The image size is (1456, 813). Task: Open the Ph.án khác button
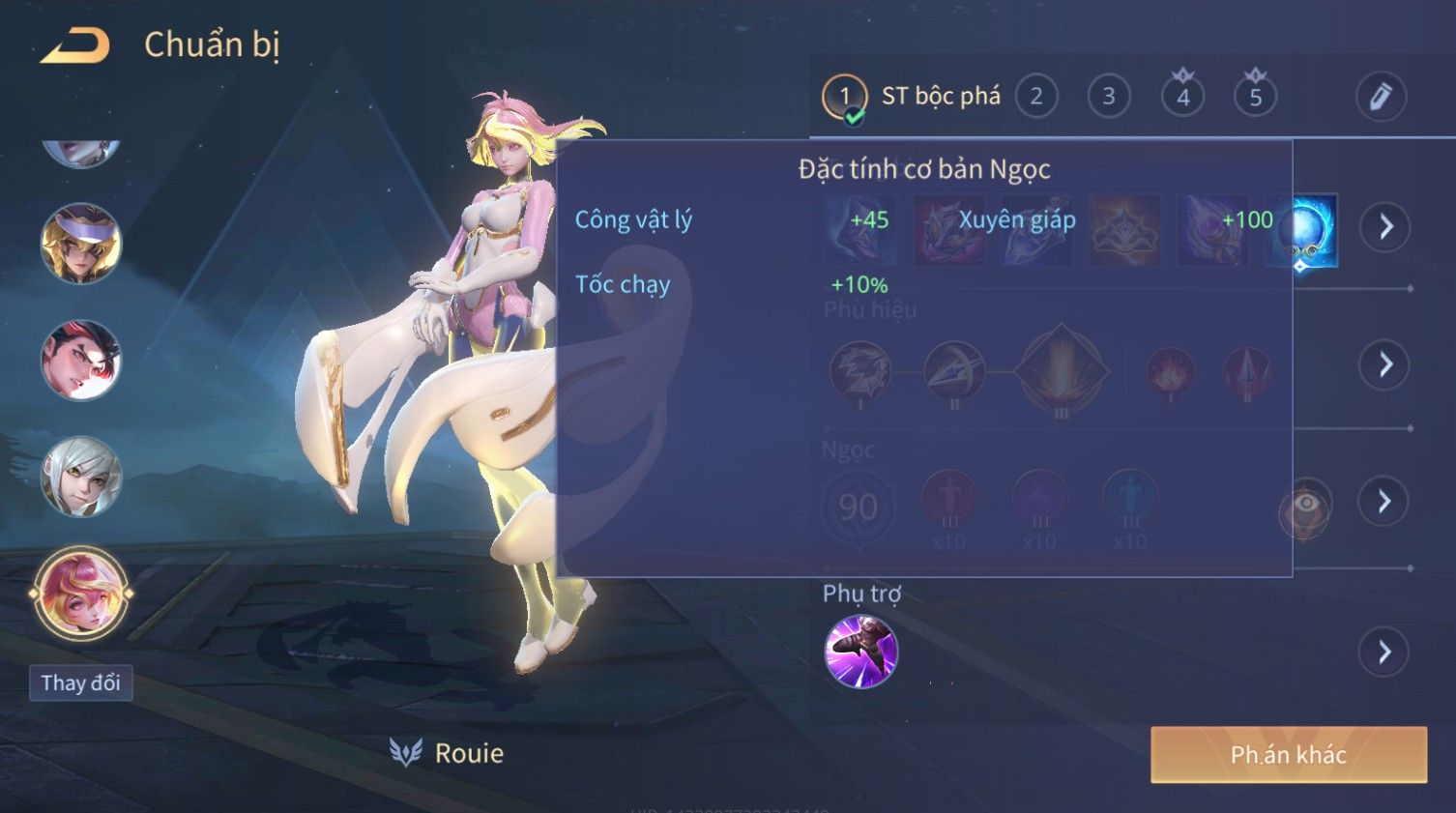(1288, 755)
